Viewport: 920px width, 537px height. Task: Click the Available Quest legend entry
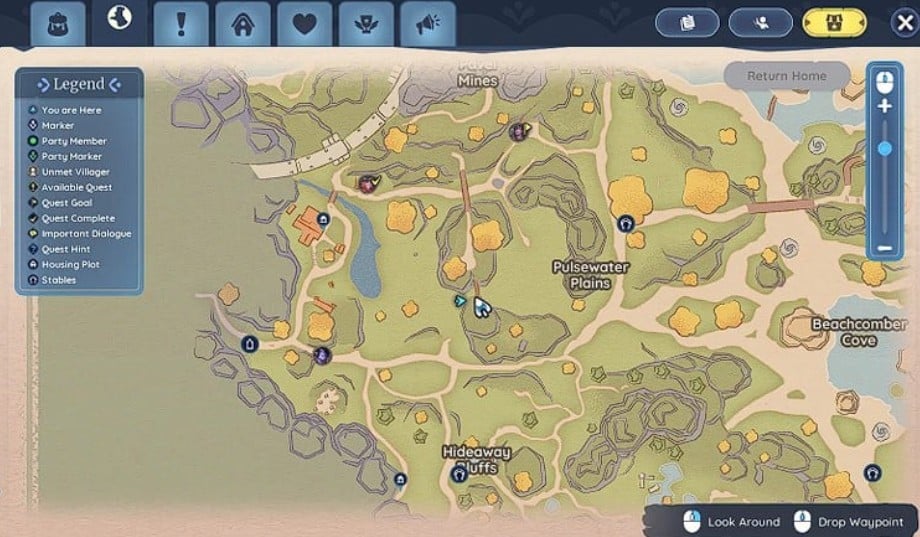76,187
